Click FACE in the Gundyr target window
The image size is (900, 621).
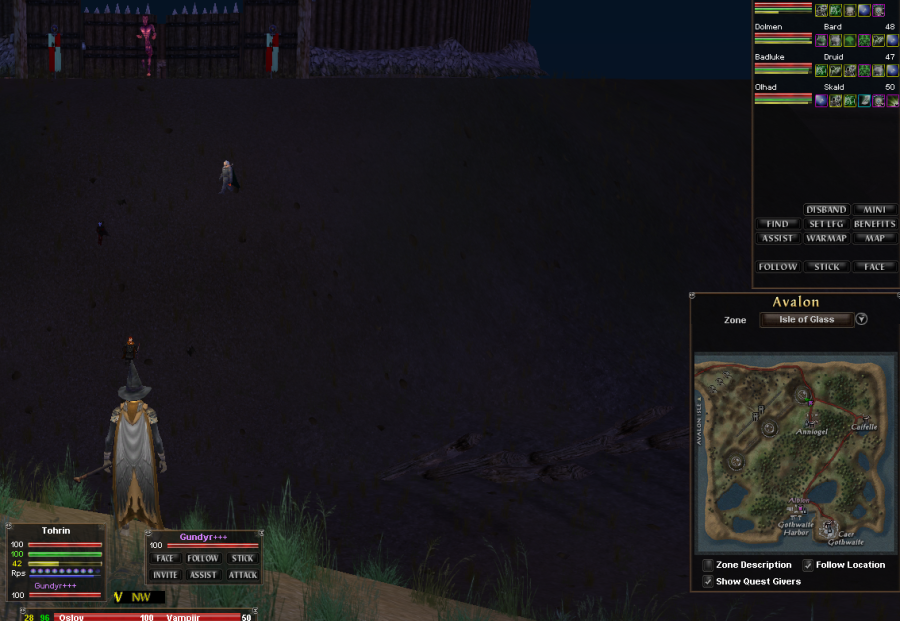[166, 559]
